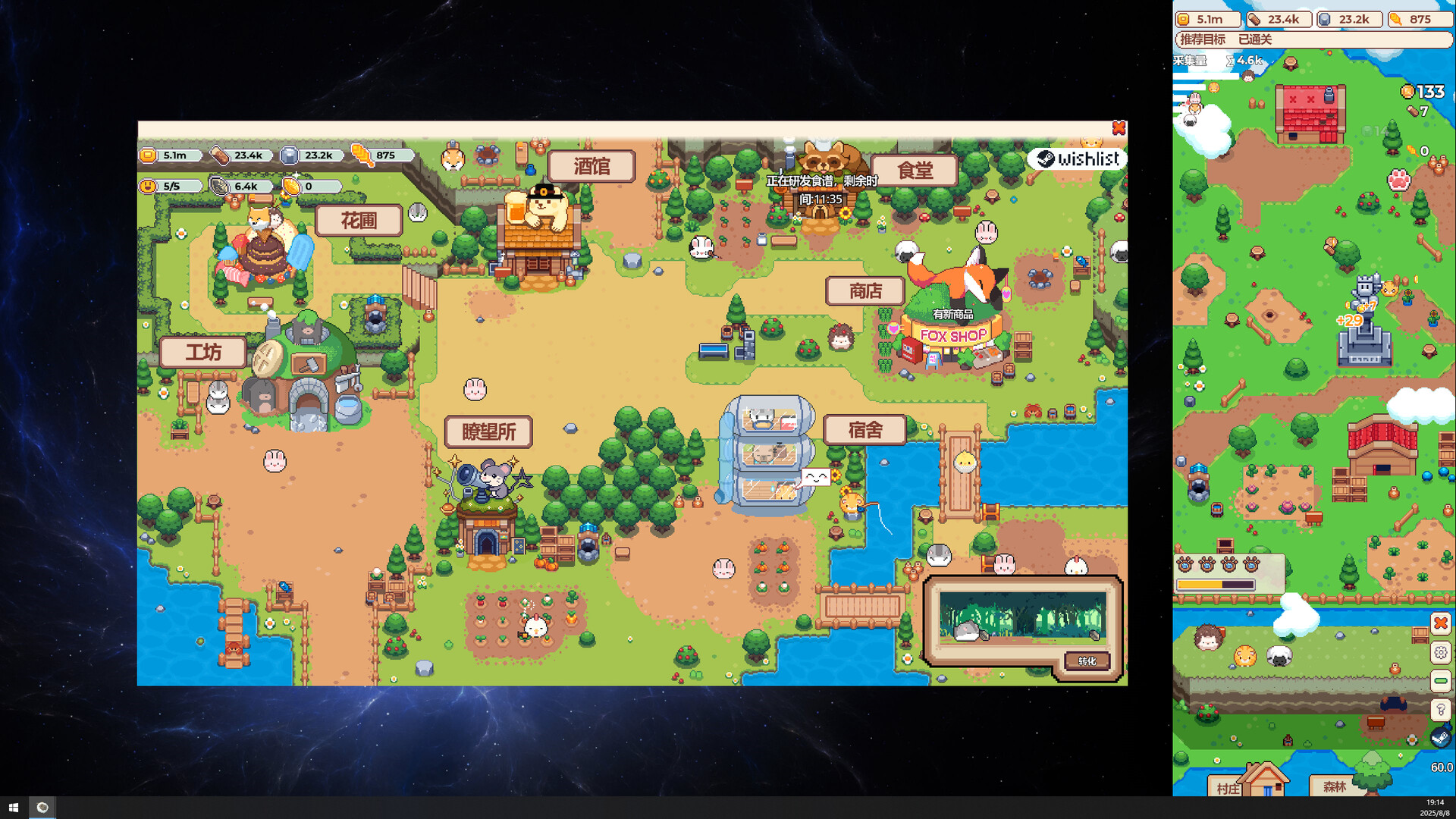Open the 工坊 workshop label
Screen dimensions: 1456x819
(x=203, y=353)
